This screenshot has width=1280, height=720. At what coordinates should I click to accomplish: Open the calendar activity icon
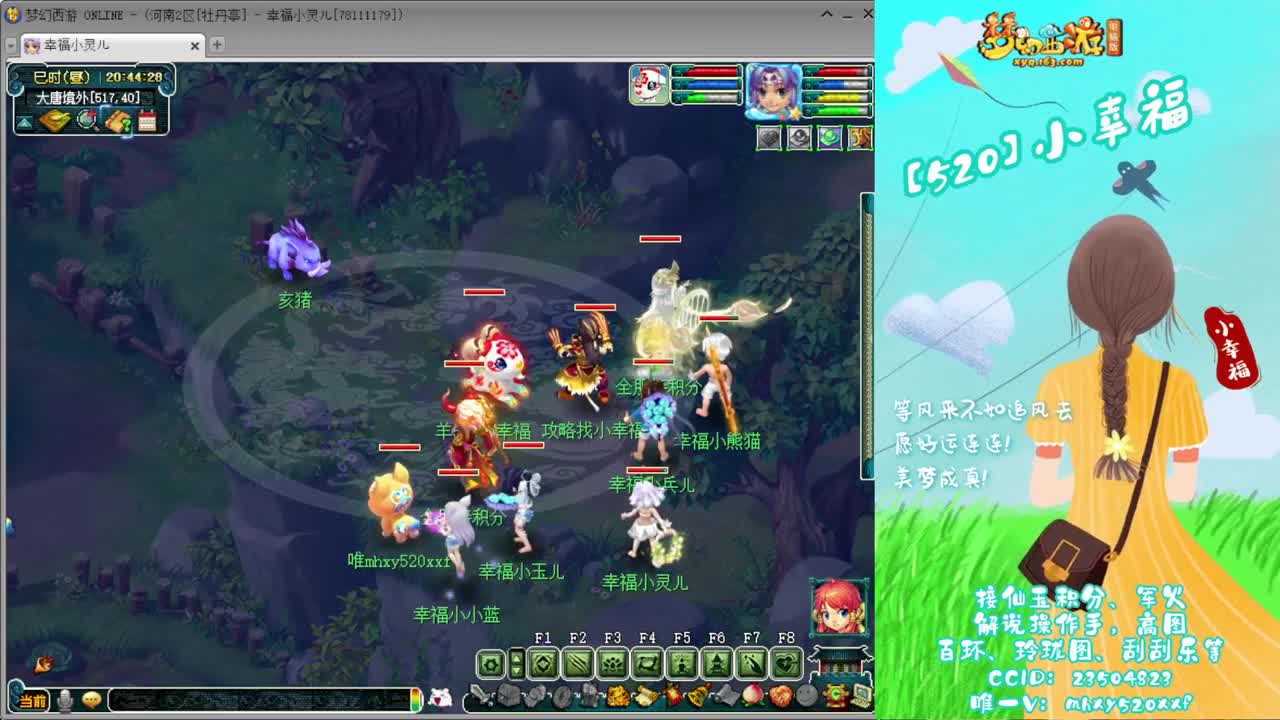coord(148,119)
